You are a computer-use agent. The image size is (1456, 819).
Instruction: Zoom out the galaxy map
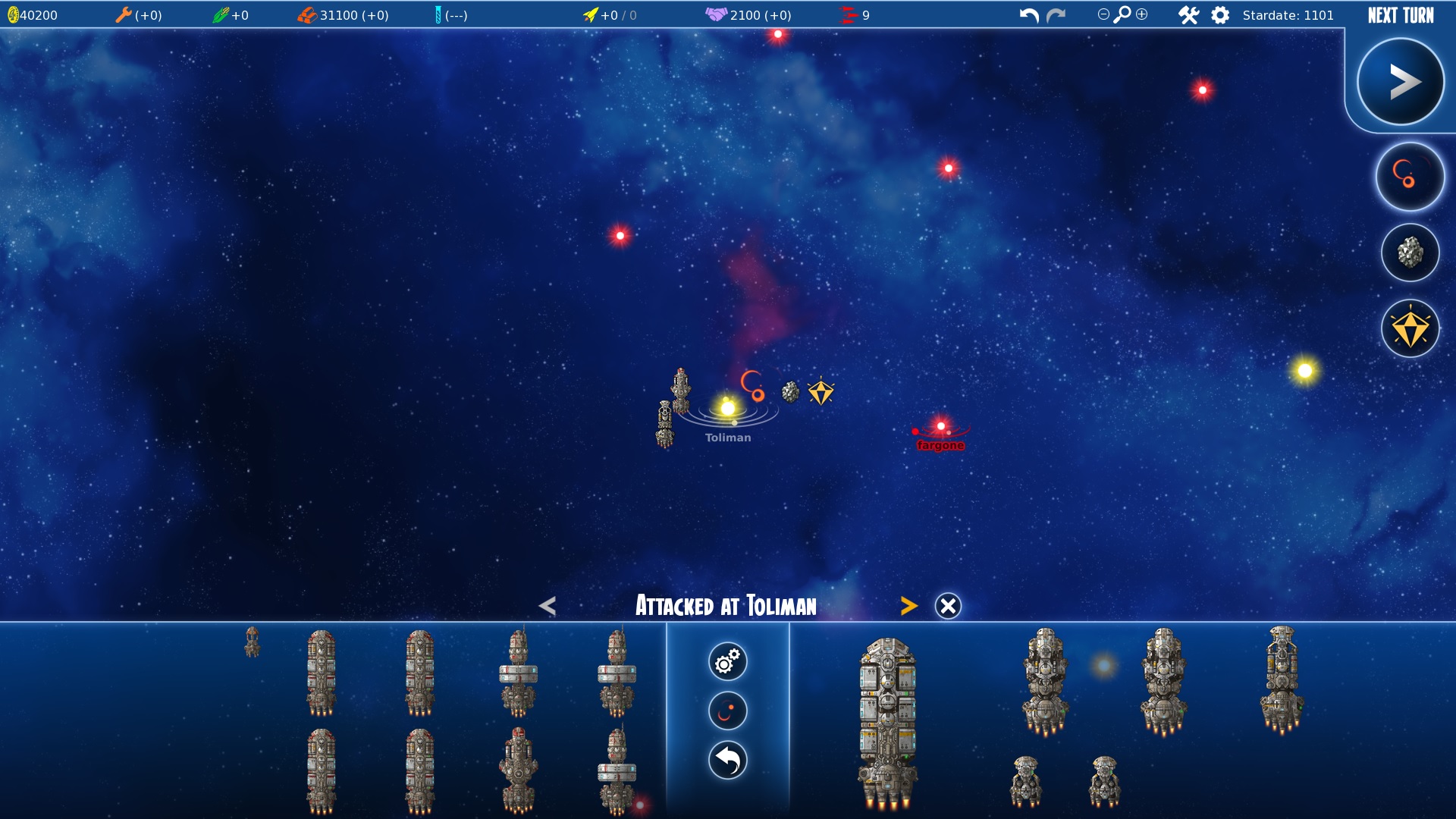tap(1103, 14)
